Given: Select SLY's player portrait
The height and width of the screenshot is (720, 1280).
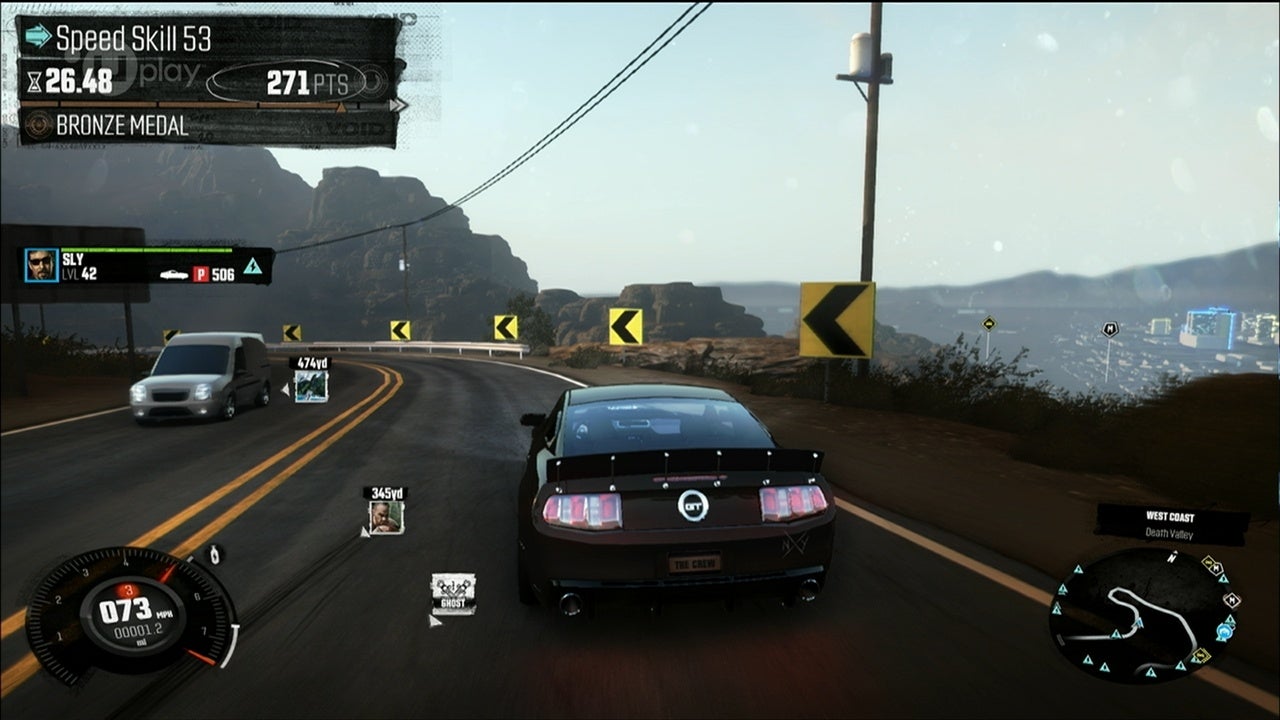Looking at the screenshot, I should [x=41, y=265].
